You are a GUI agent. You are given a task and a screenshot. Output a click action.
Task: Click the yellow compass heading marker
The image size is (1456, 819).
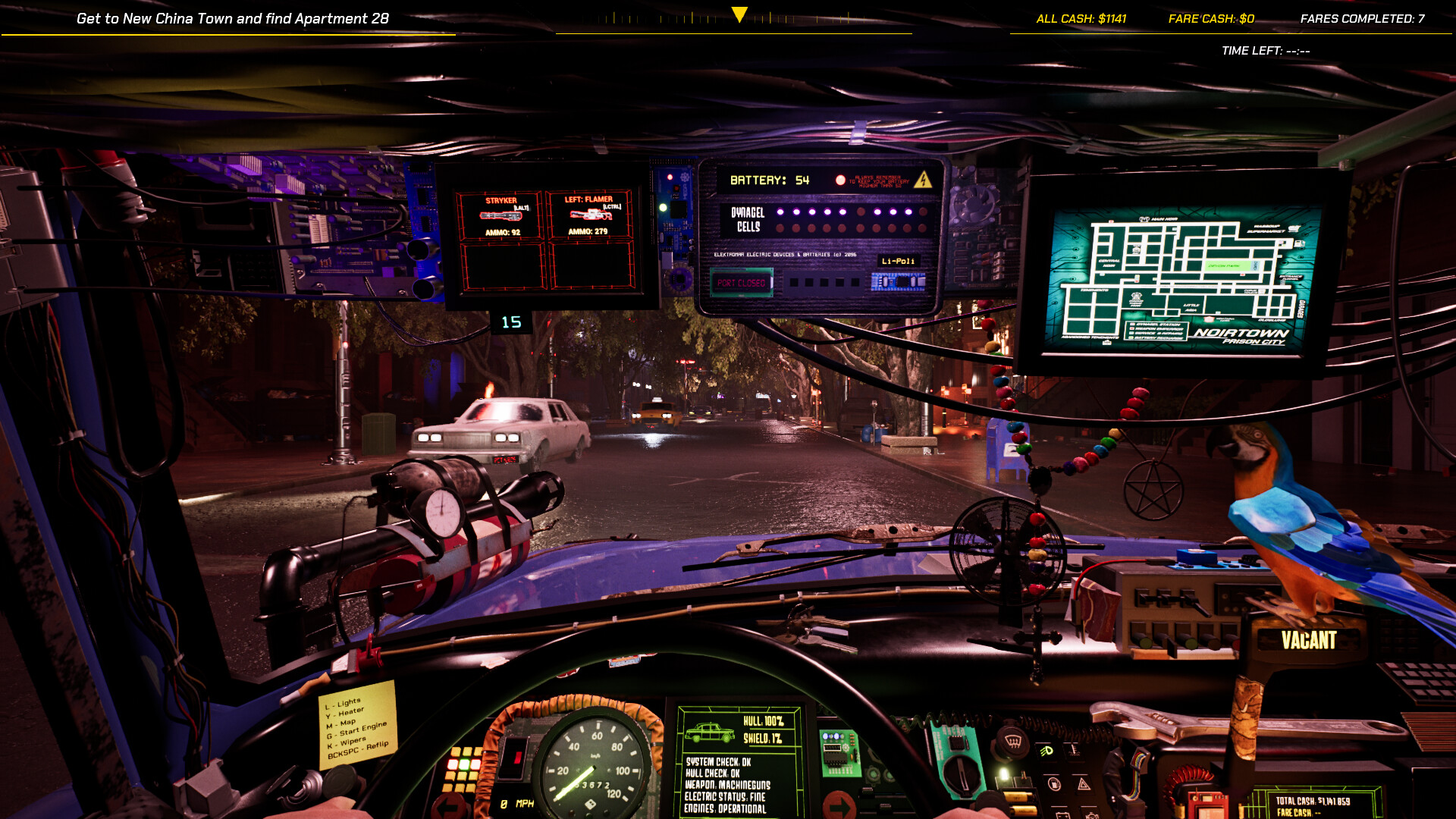pyautogui.click(x=739, y=14)
